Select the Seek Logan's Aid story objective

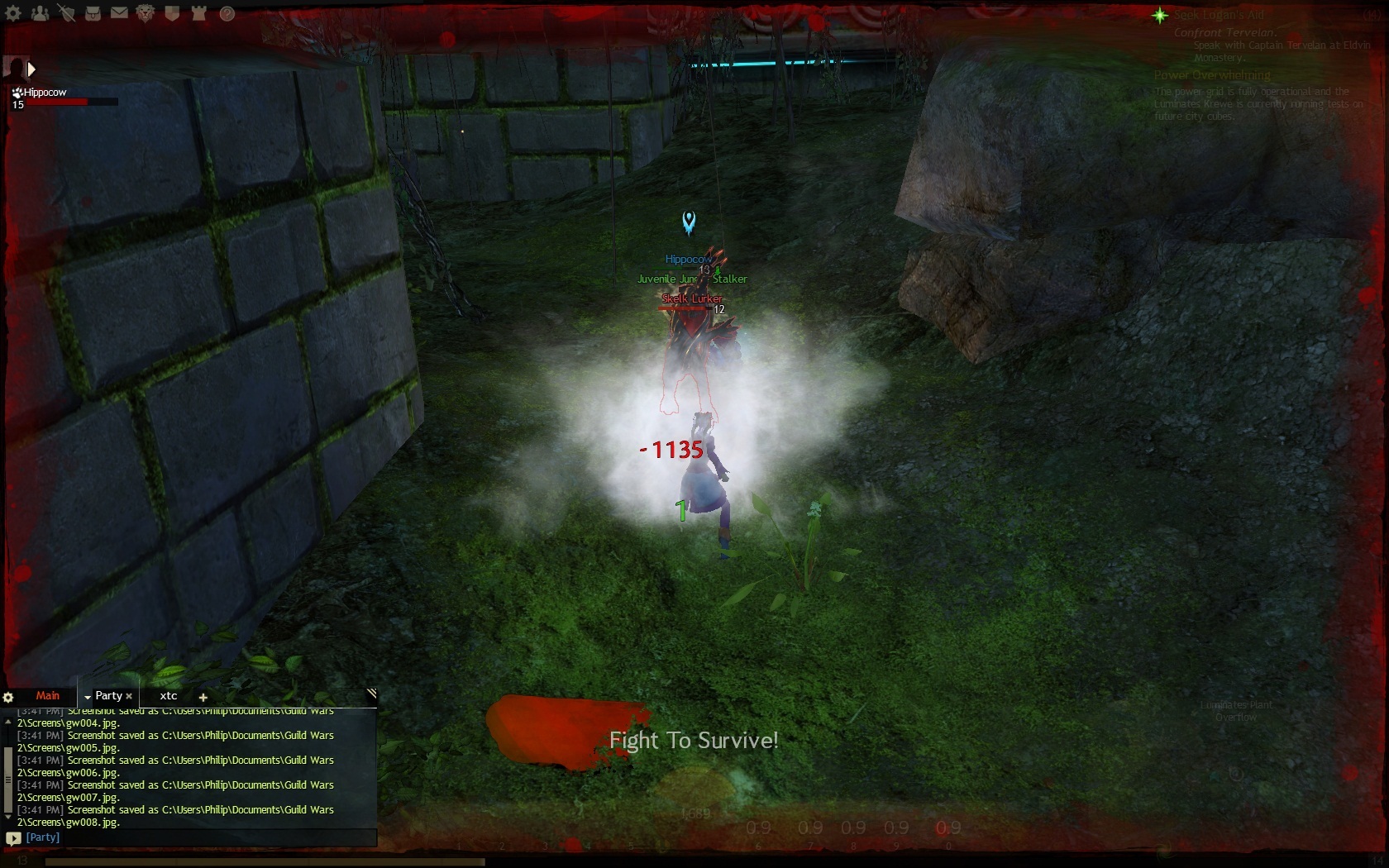pos(1218,15)
